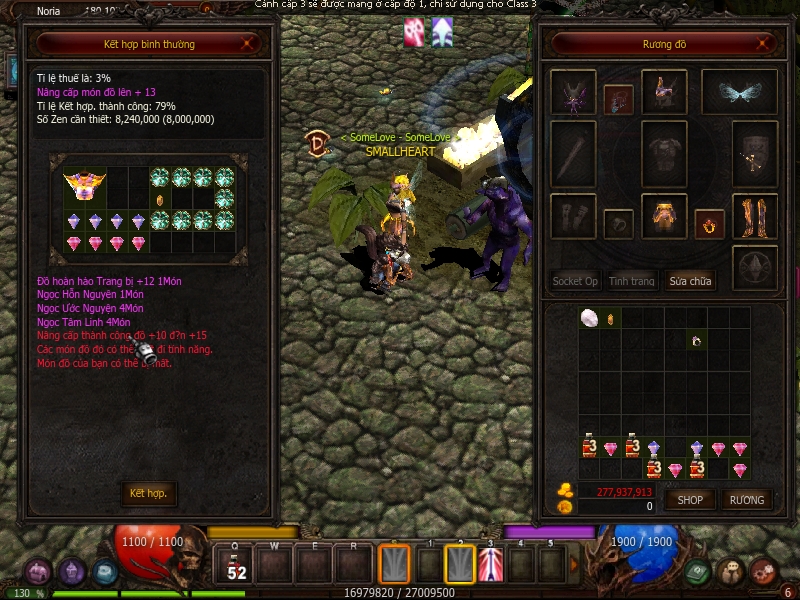Click the equipped weapon slot
This screenshot has width=800, height=600.
click(573, 154)
